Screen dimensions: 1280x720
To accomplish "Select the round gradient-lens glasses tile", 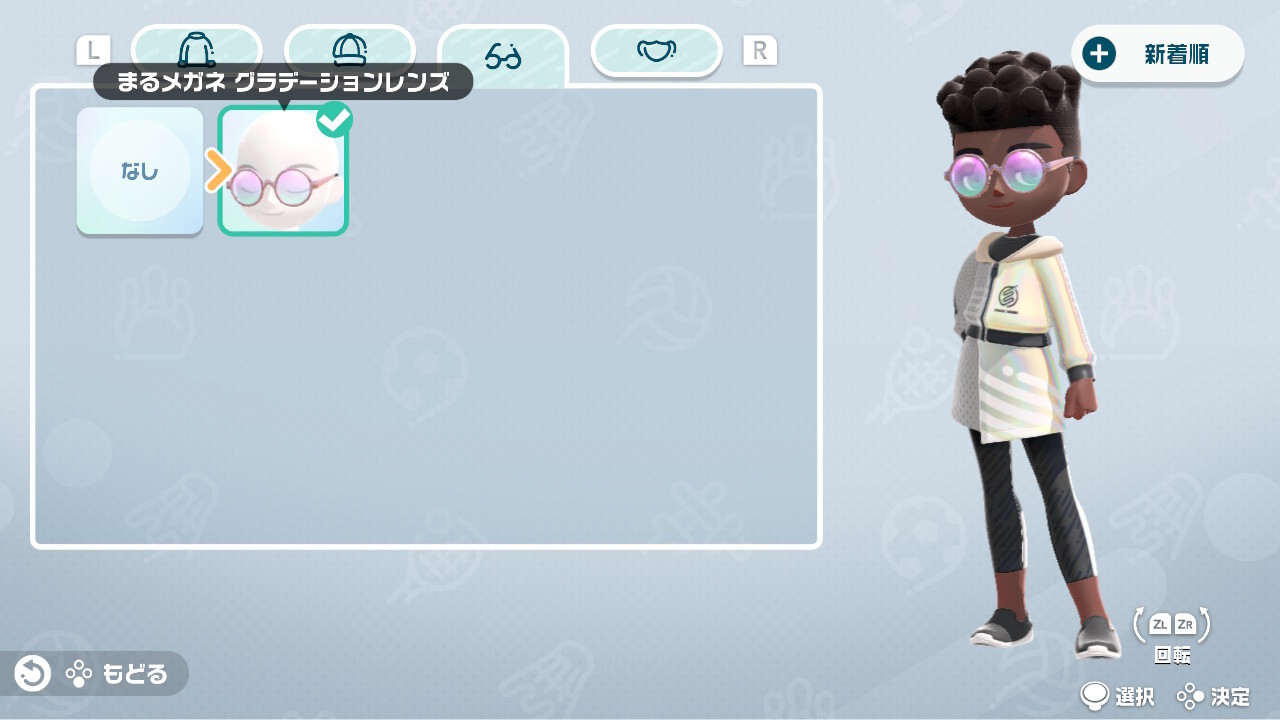I will click(x=283, y=172).
